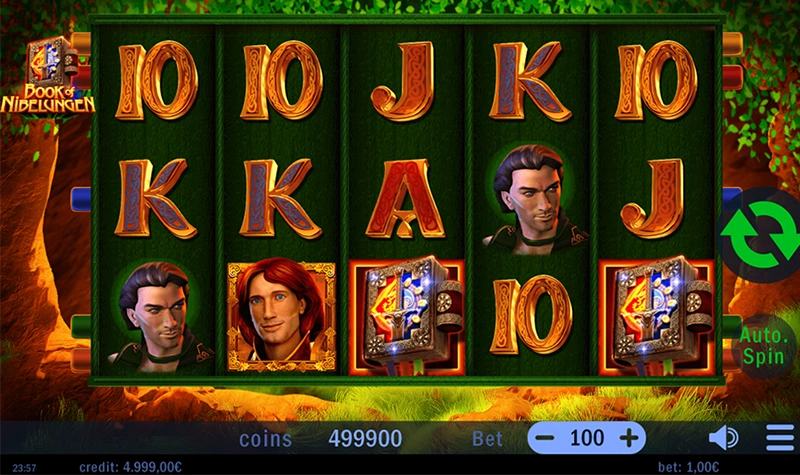This screenshot has width=800, height=475.
Task: Toggle sound with the speaker icon
Action: click(722, 438)
